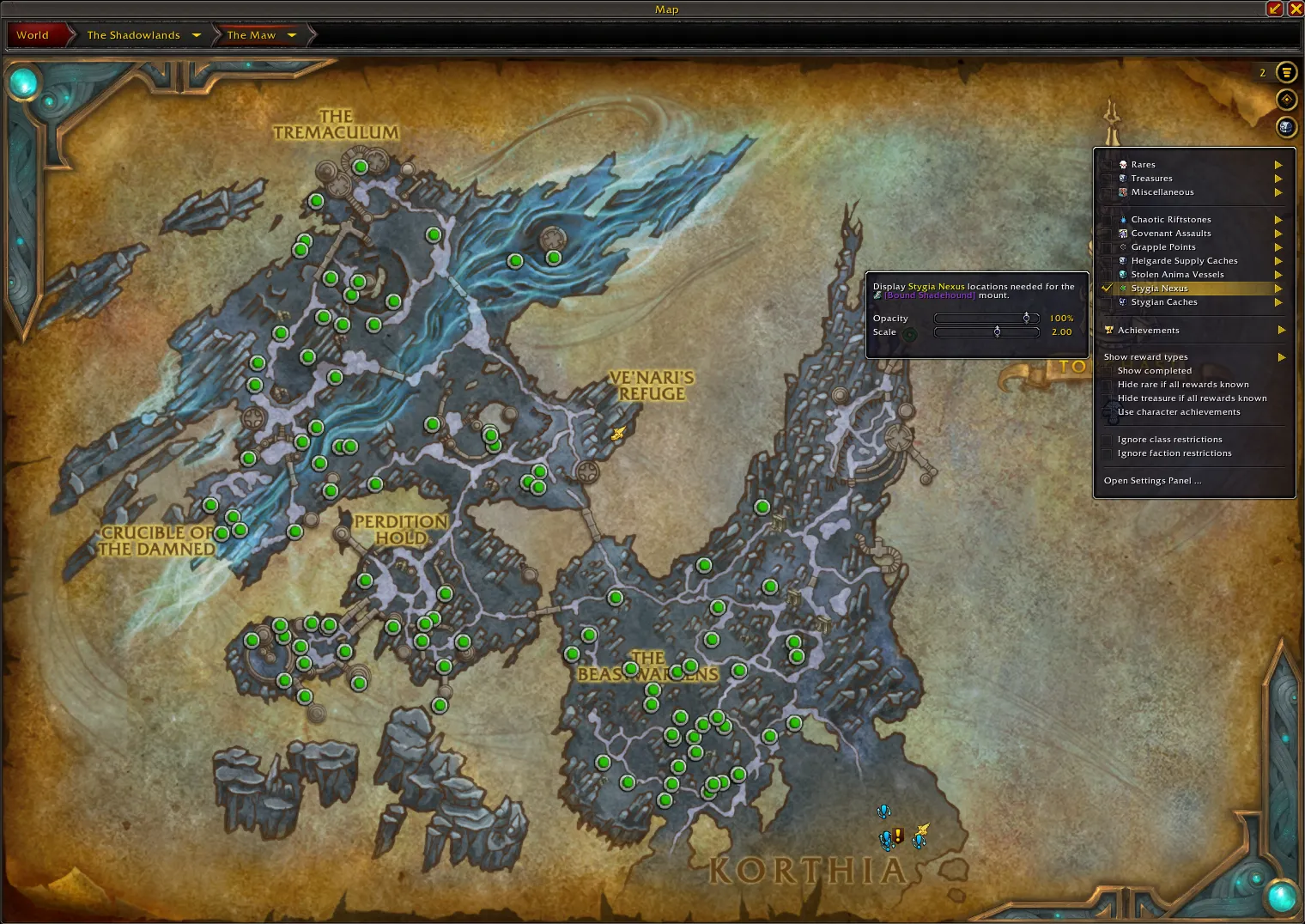Toggle Covenant Assaults display

1171,234
